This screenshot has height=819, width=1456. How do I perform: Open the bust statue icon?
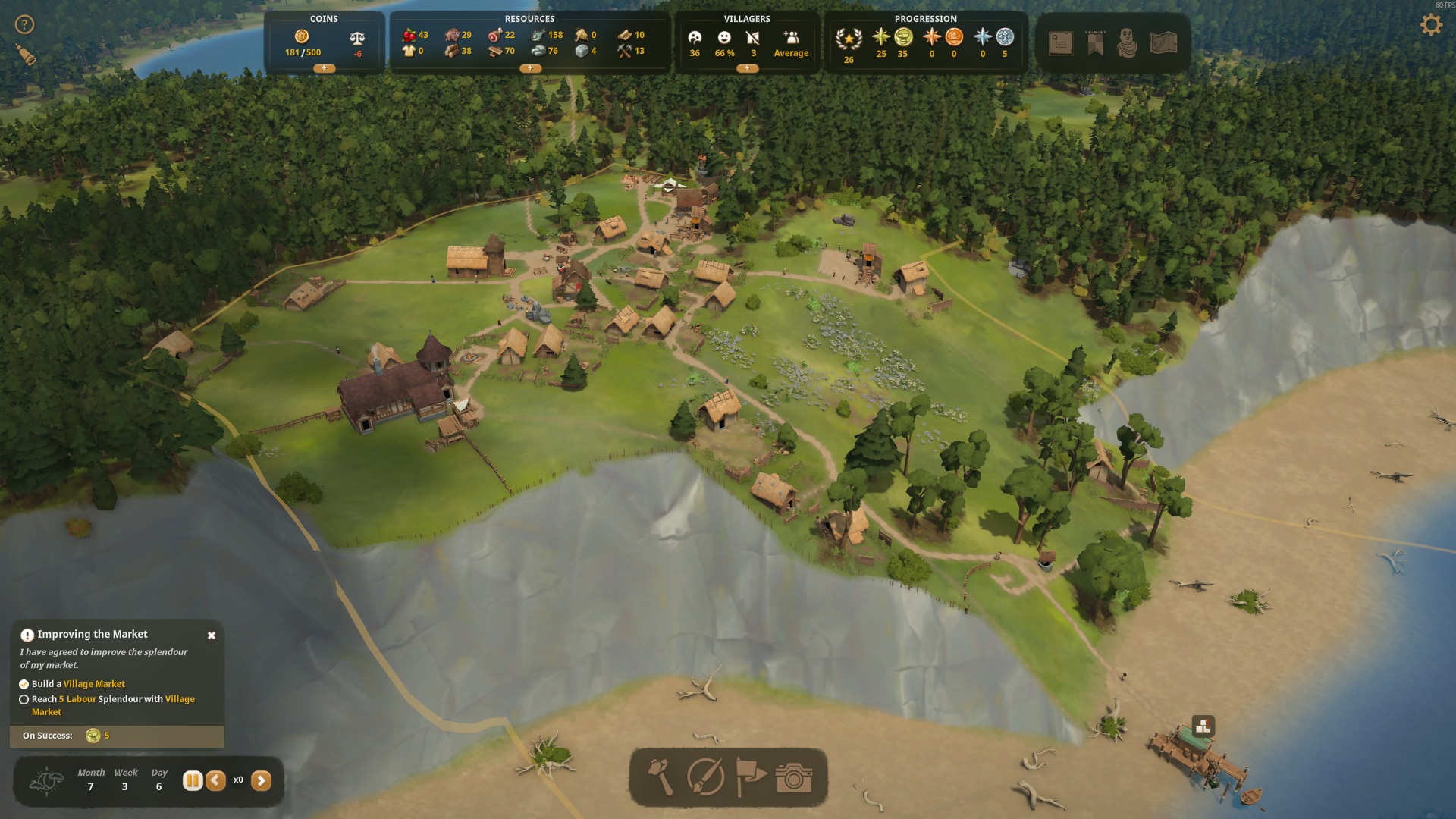pyautogui.click(x=1128, y=43)
